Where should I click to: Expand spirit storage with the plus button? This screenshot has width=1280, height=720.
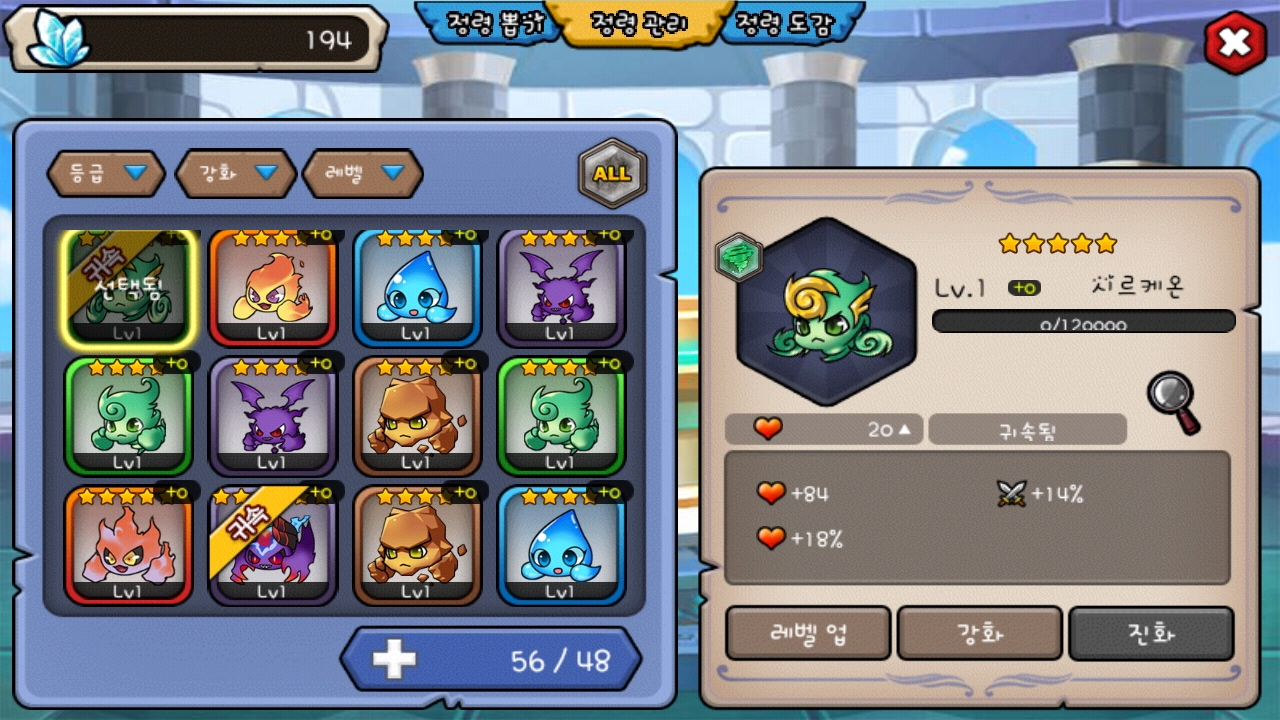click(x=394, y=660)
